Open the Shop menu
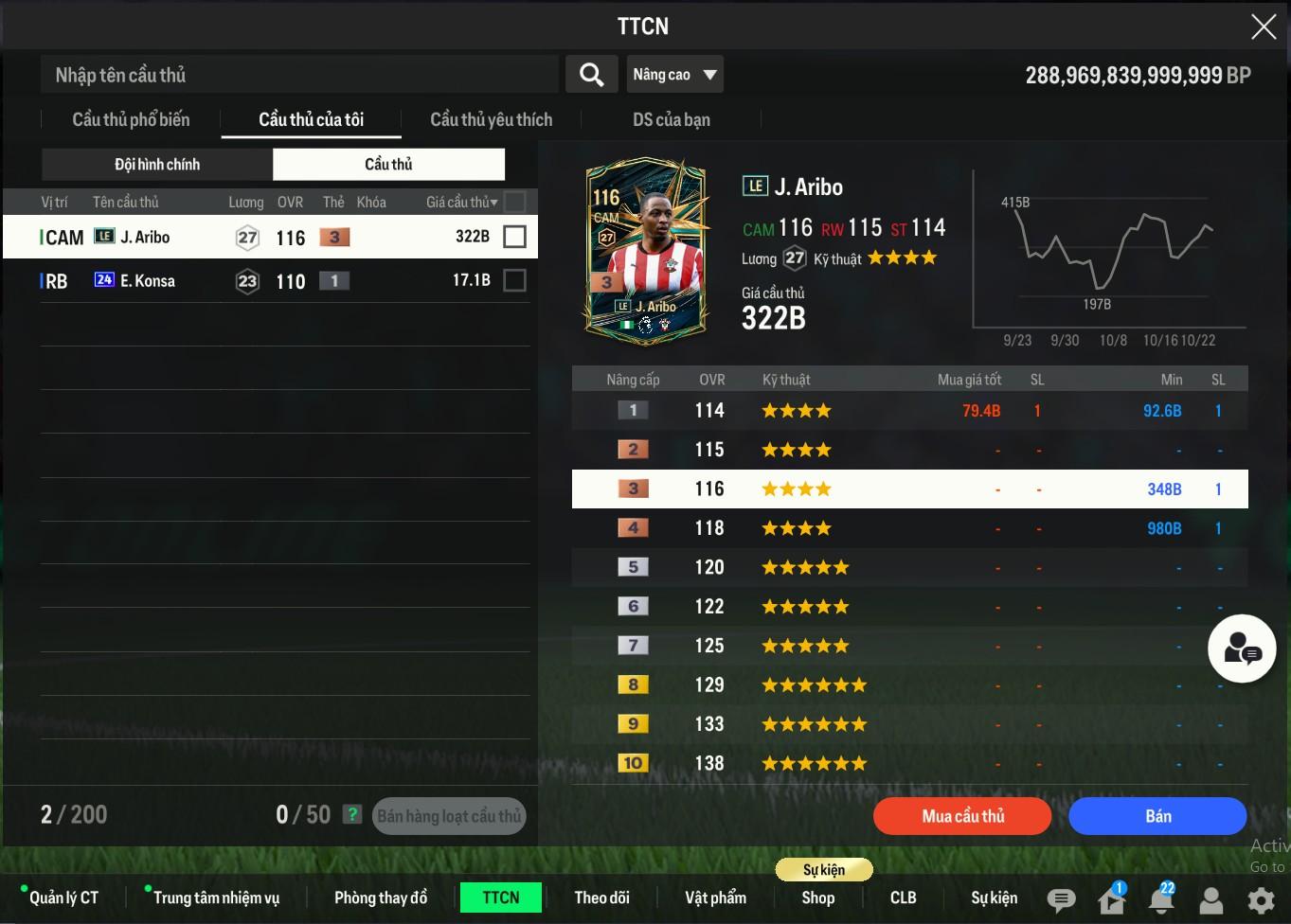 pos(817,897)
